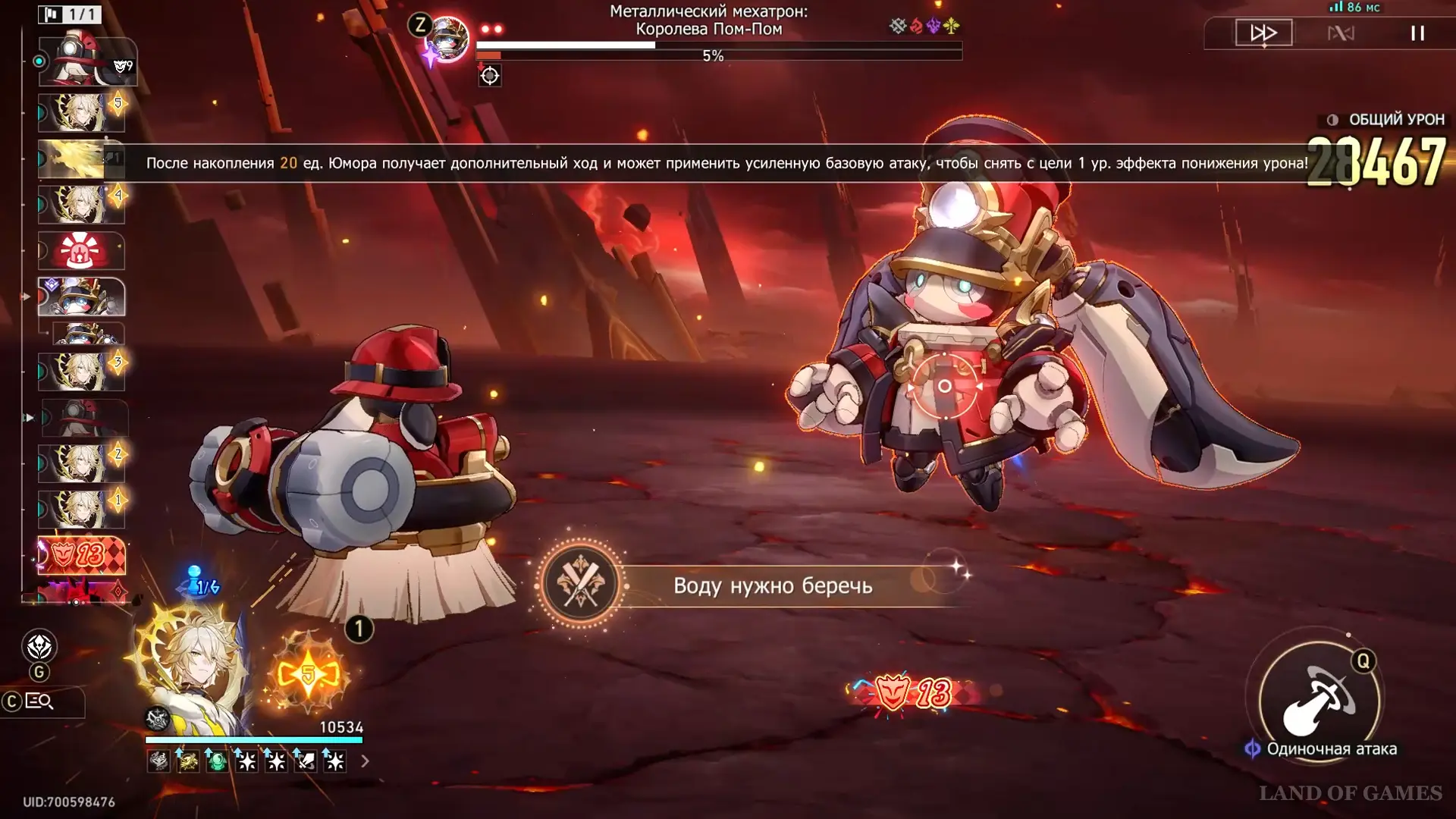Click the glowing golden 5 stack icon
Screen dimensions: 1456x819
308,674
